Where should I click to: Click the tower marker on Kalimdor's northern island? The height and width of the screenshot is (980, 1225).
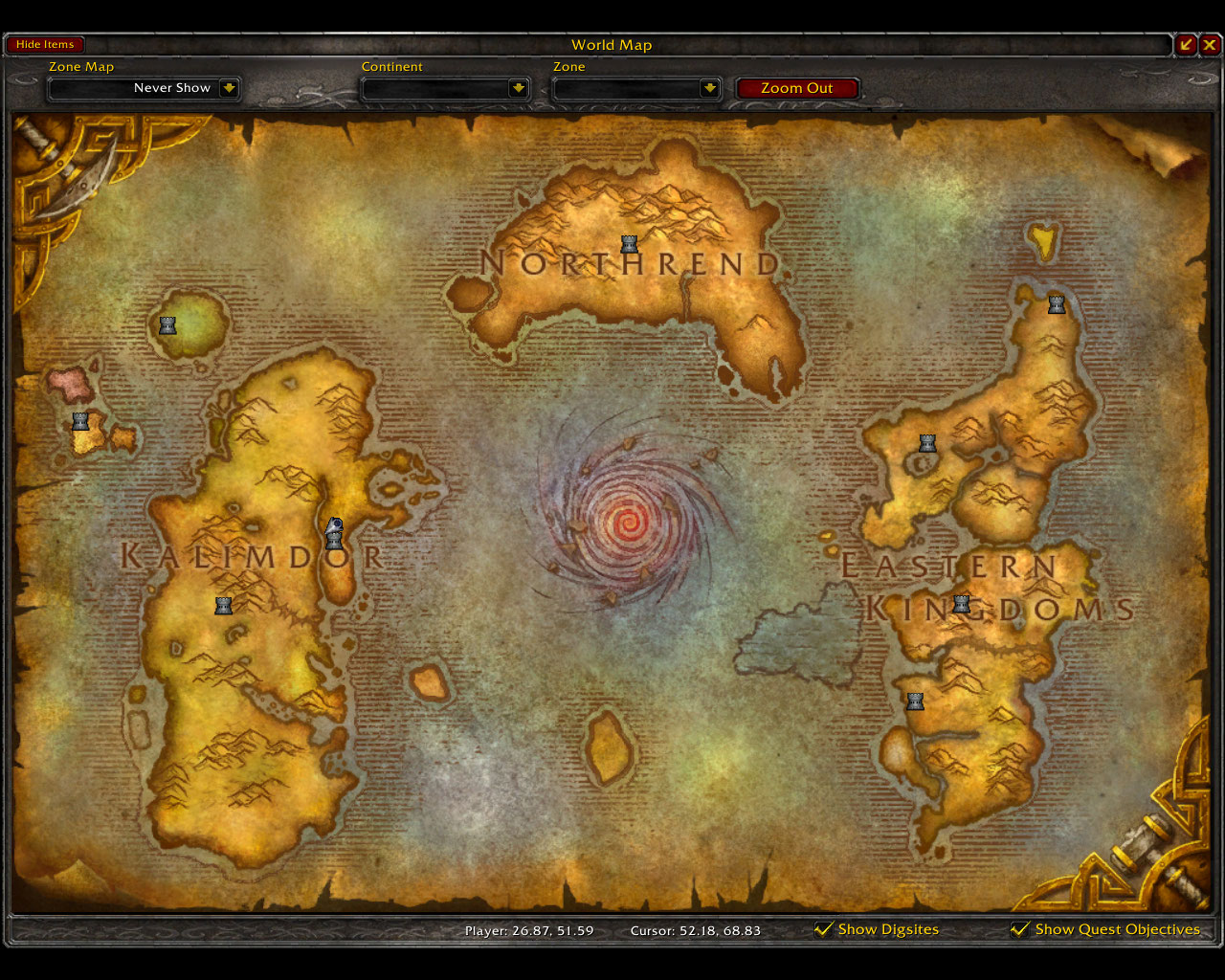pyautogui.click(x=167, y=325)
